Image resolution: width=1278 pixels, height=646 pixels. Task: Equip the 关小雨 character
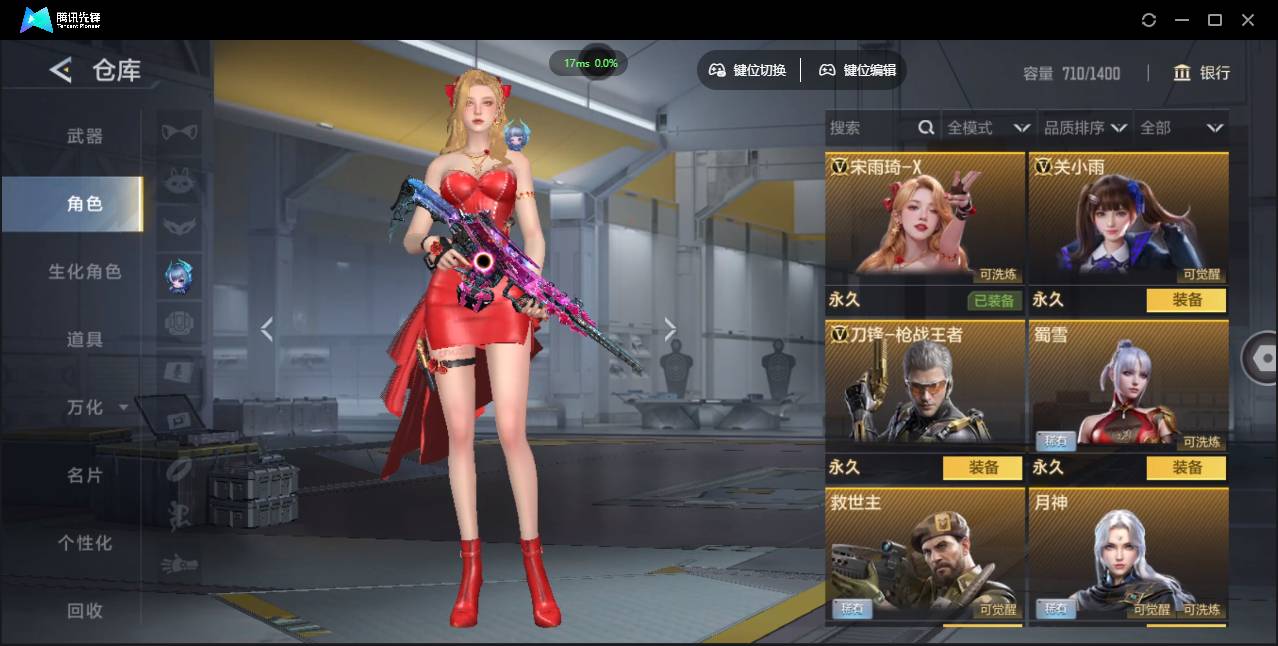pos(1186,300)
